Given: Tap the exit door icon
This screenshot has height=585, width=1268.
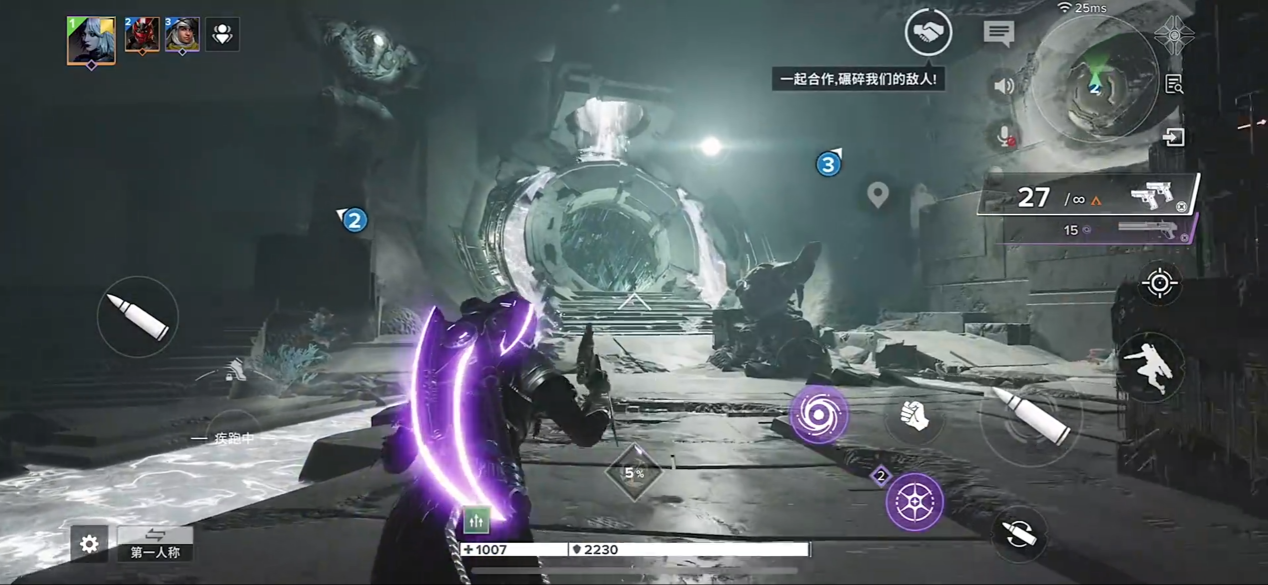Looking at the screenshot, I should click(1174, 137).
